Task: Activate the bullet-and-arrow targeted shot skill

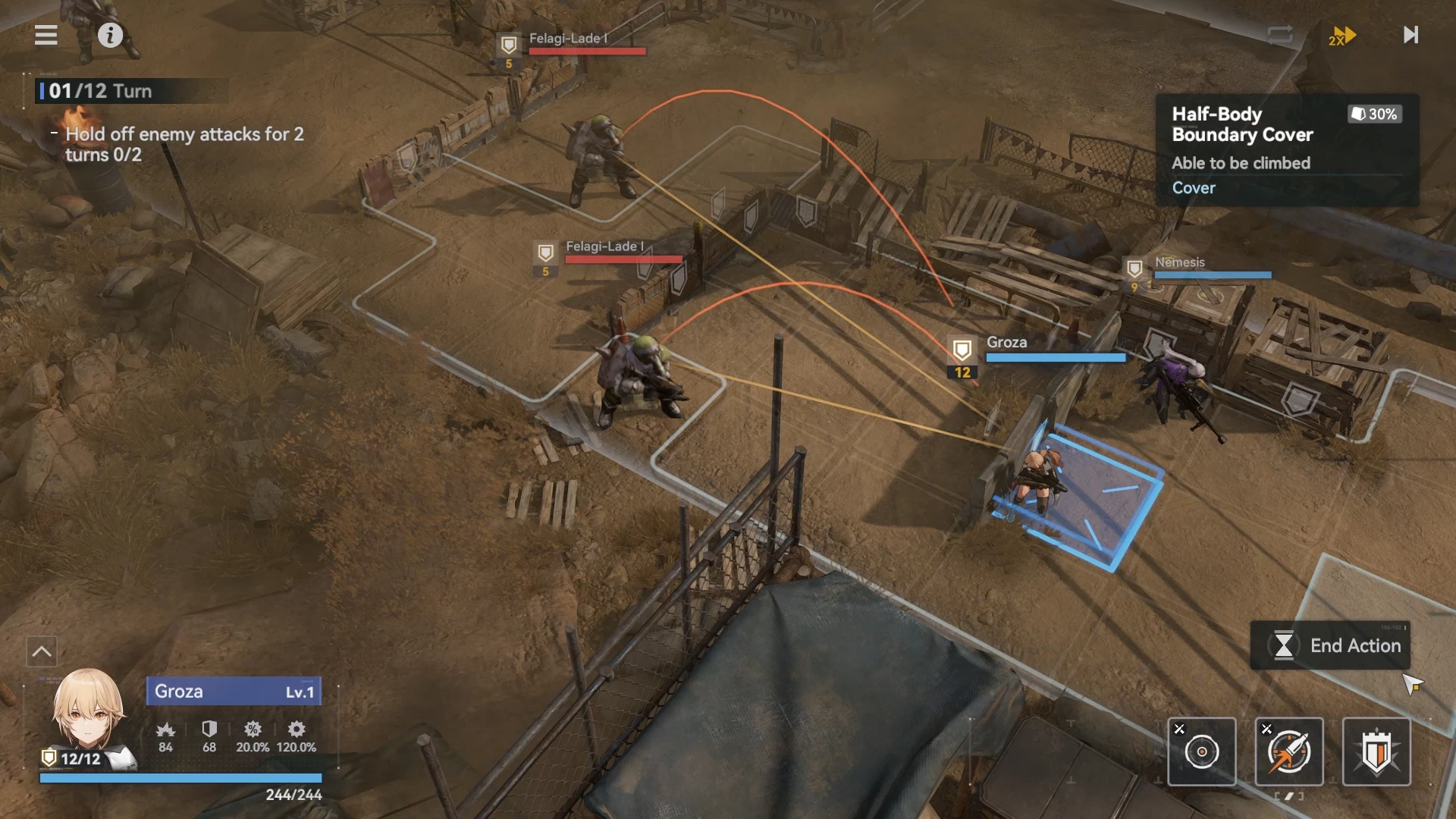Action: click(1289, 752)
